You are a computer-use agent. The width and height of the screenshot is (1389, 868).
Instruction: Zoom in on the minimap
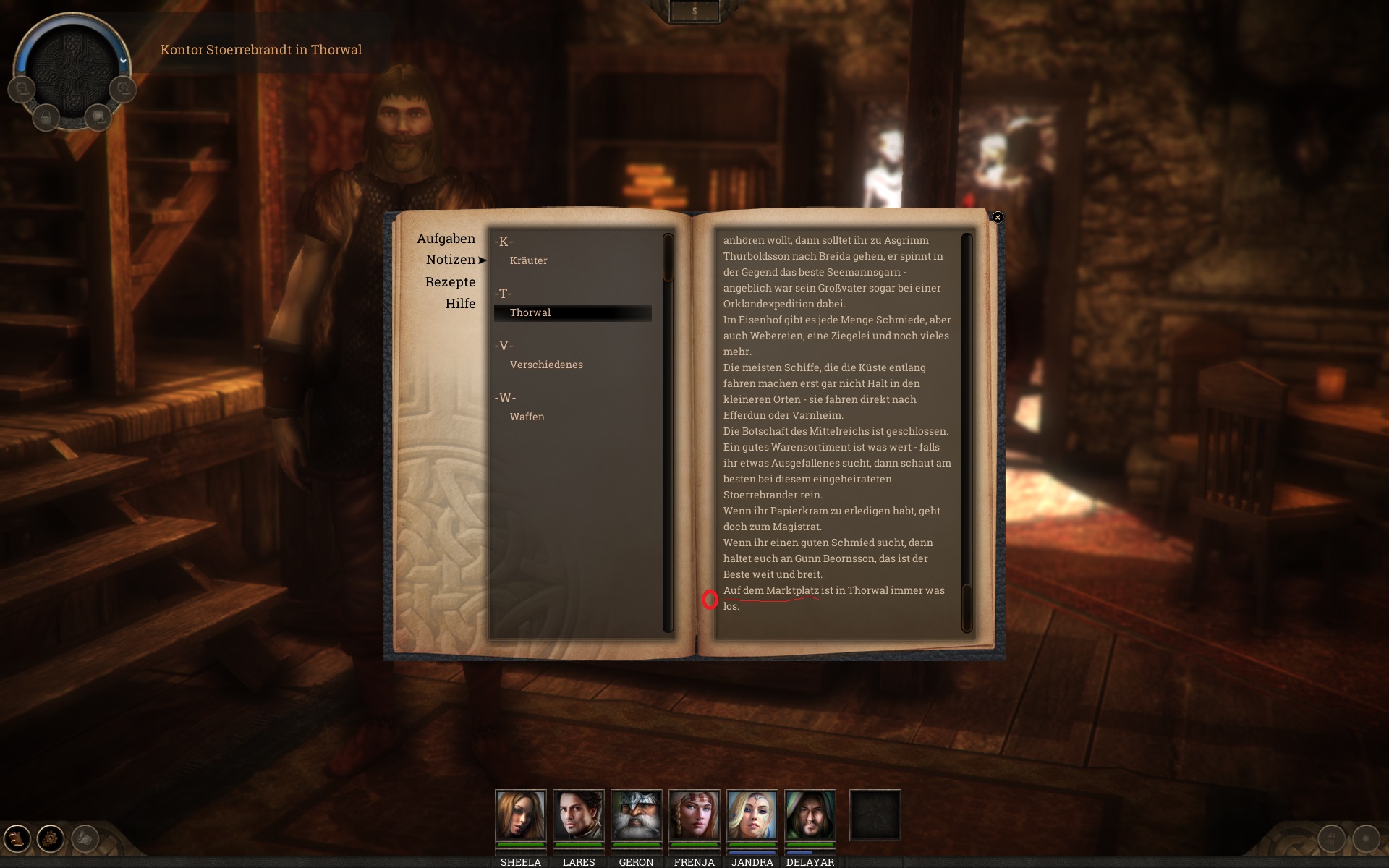[x=123, y=89]
